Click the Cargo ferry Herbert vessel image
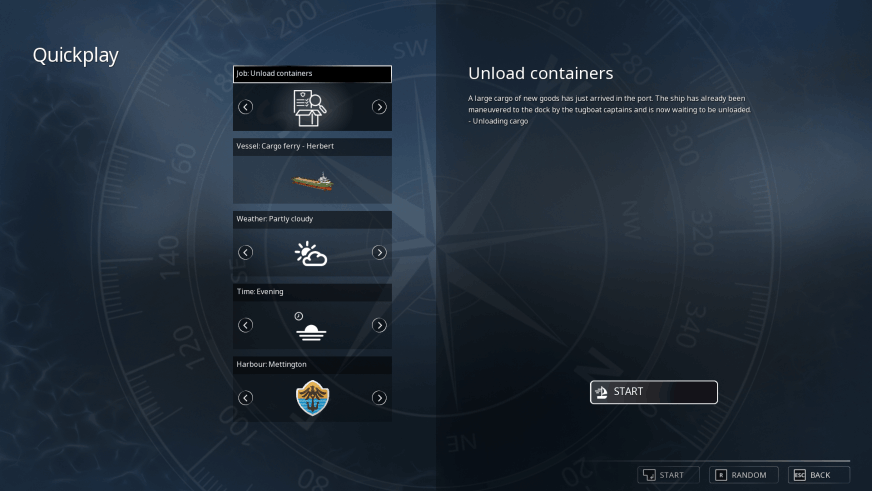Image resolution: width=872 pixels, height=491 pixels. pos(312,182)
